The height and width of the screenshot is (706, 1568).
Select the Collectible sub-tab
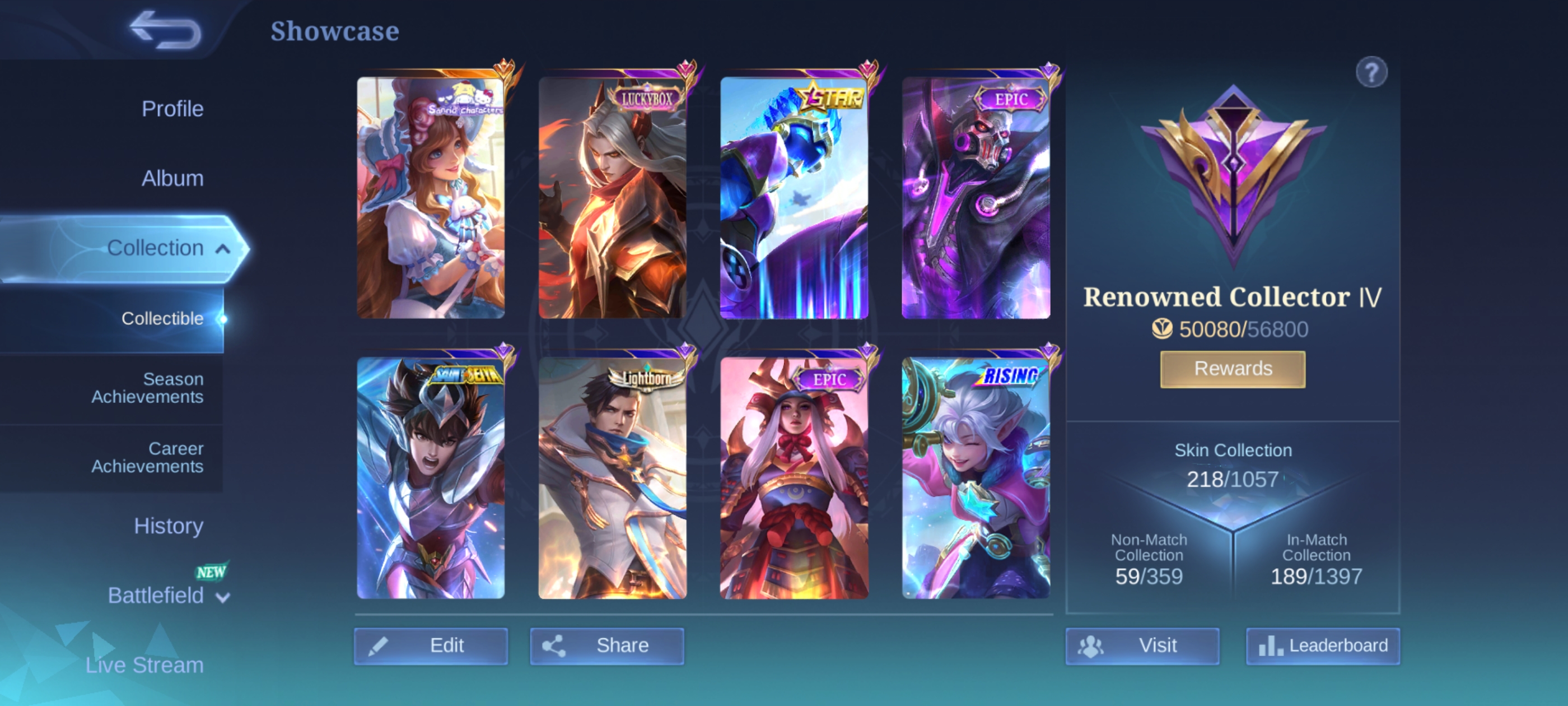pyautogui.click(x=162, y=318)
